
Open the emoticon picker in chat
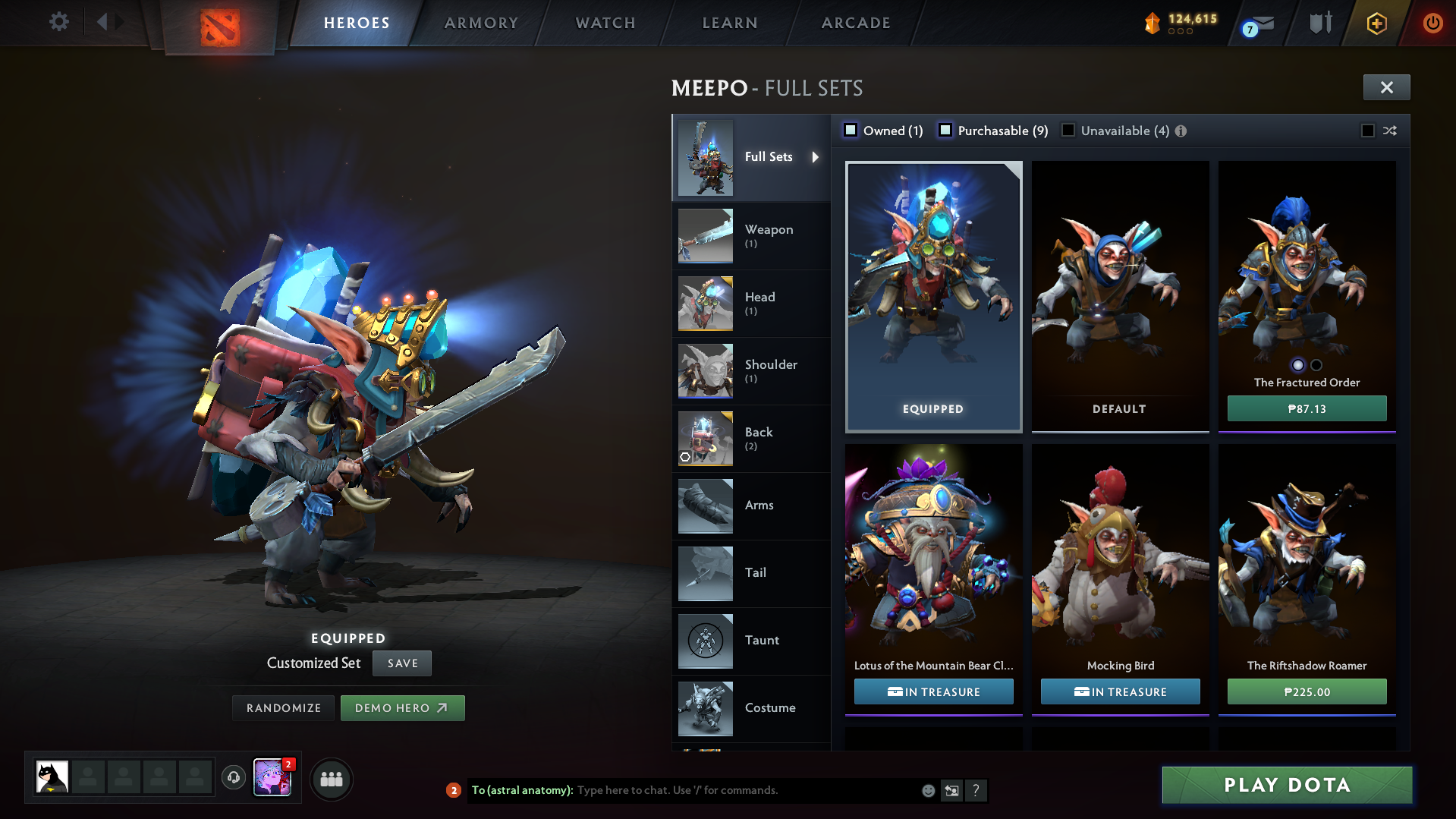click(x=927, y=790)
